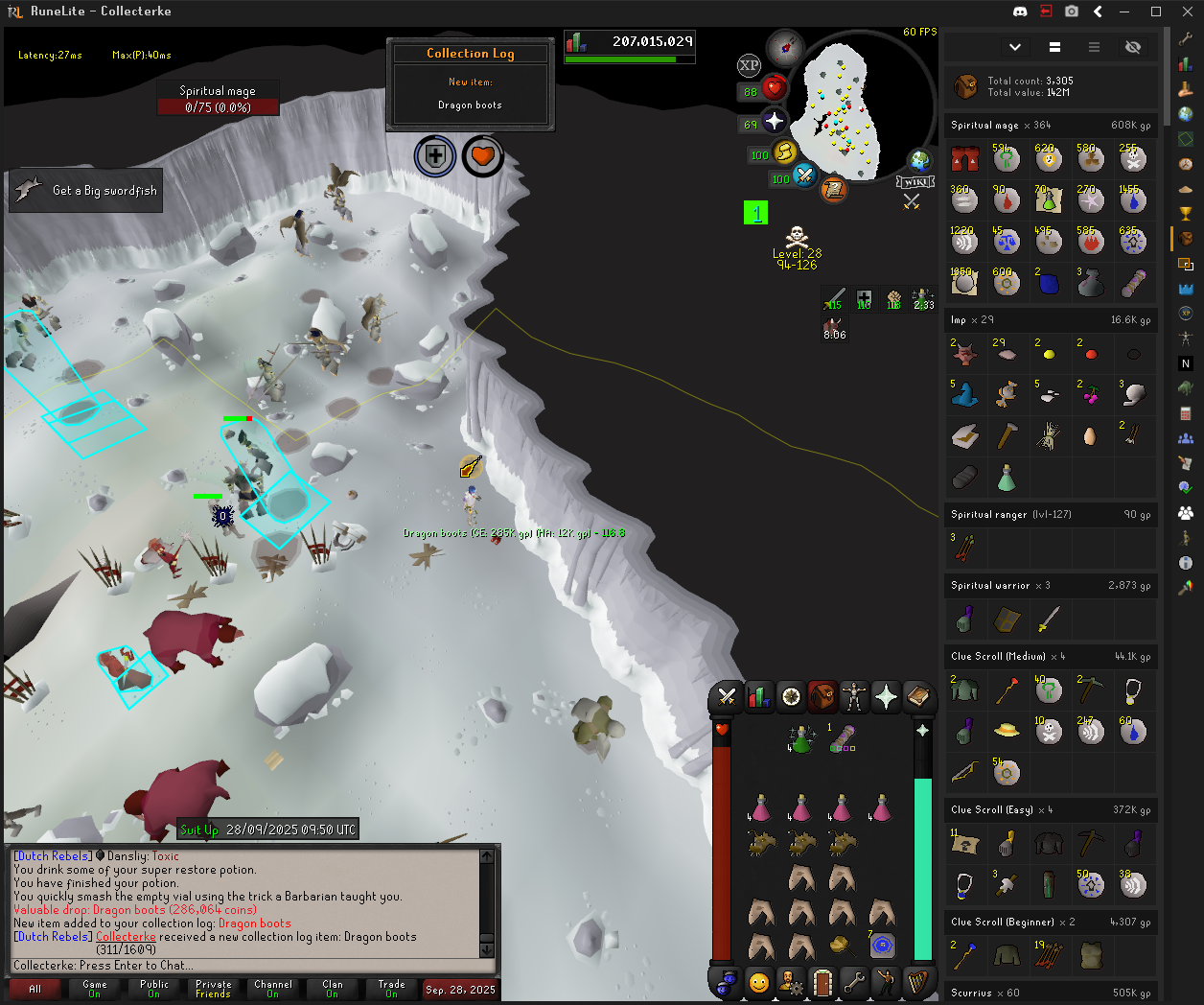Open the Music player harp tab
Screen dimensions: 1204x1005
(x=917, y=982)
